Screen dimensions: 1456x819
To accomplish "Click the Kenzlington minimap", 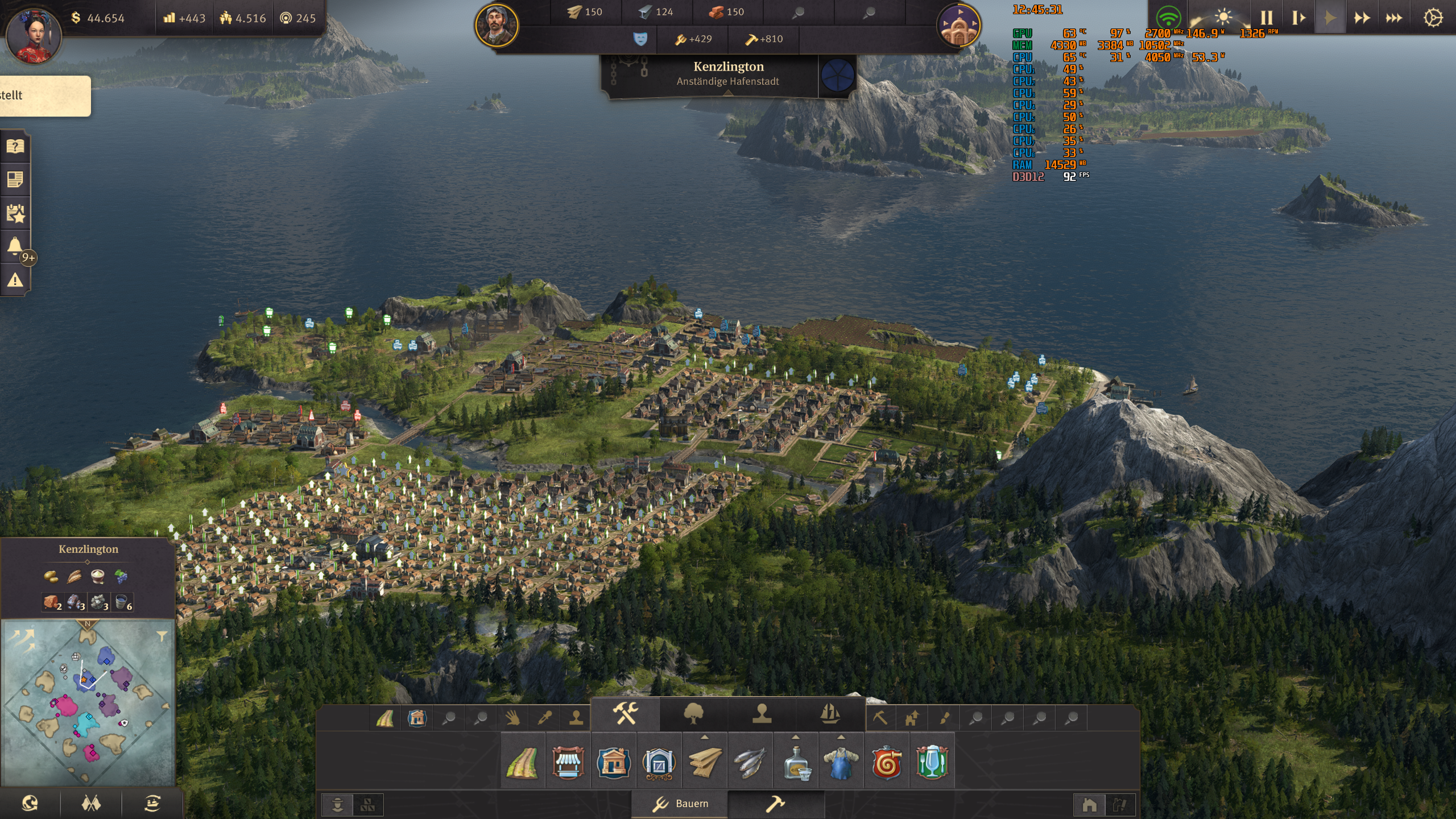I will (x=88, y=702).
